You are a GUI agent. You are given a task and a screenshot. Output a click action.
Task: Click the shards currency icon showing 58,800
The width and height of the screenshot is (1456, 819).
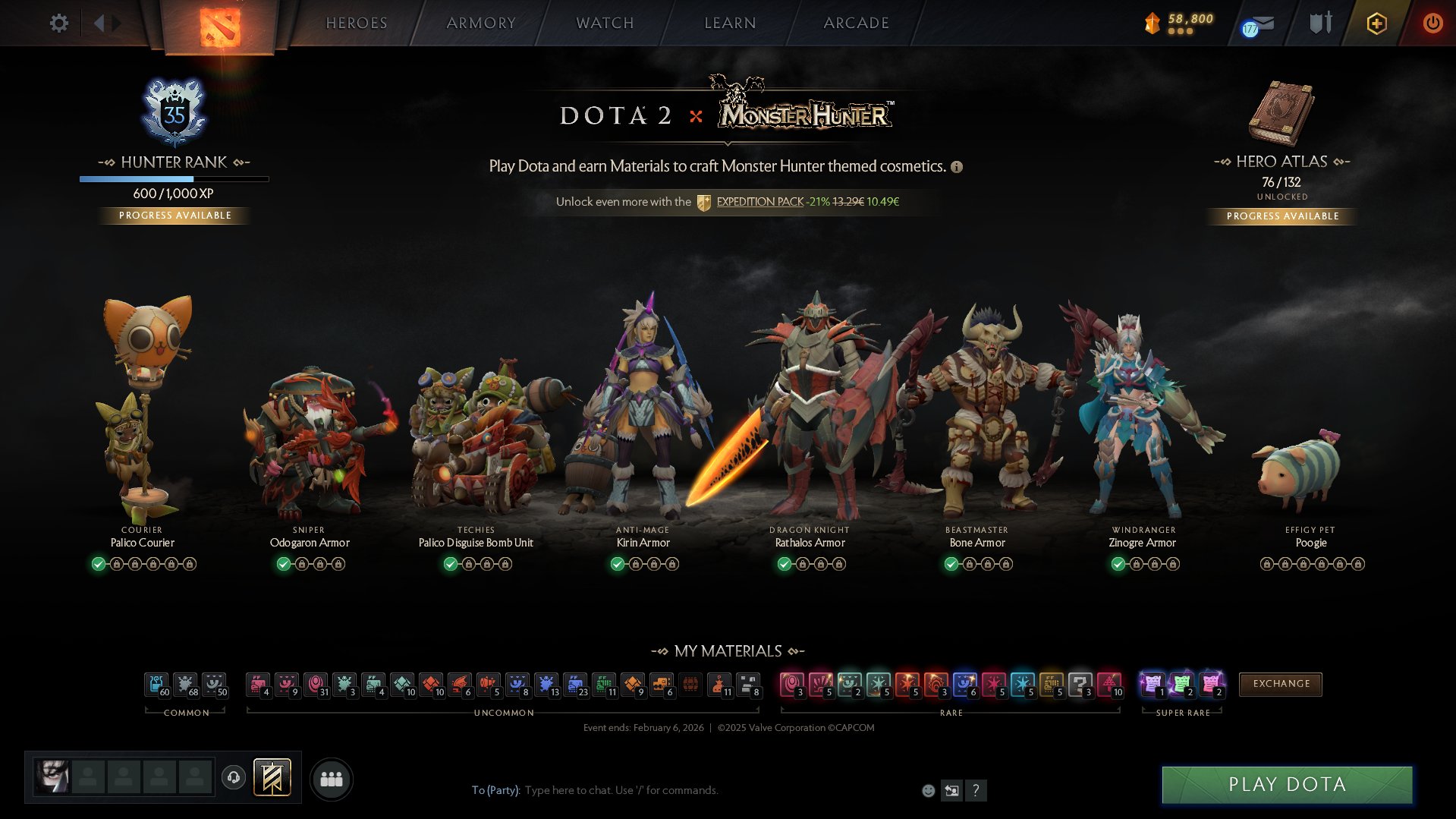tap(1153, 23)
